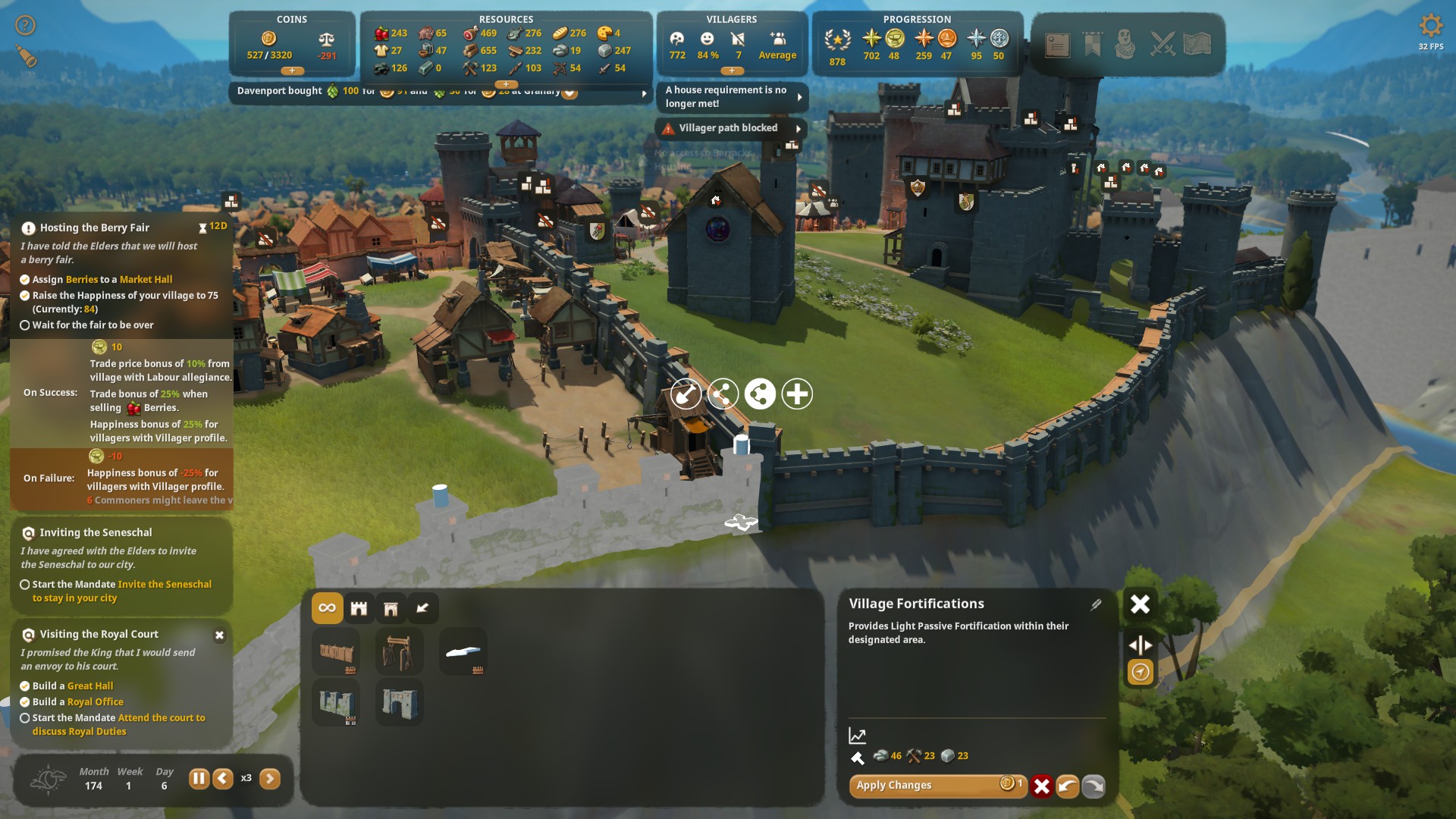Undo the last wall placement
The height and width of the screenshot is (819, 1456).
(1068, 786)
